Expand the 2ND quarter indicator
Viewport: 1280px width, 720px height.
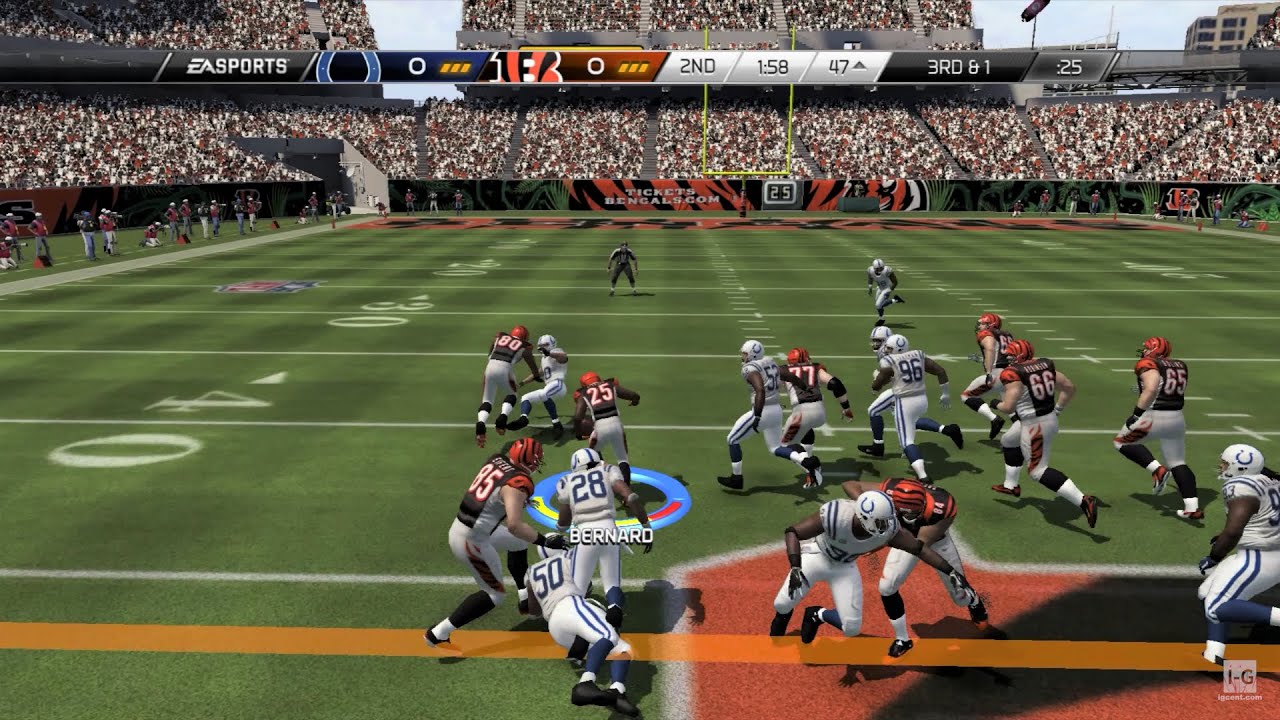tap(700, 66)
